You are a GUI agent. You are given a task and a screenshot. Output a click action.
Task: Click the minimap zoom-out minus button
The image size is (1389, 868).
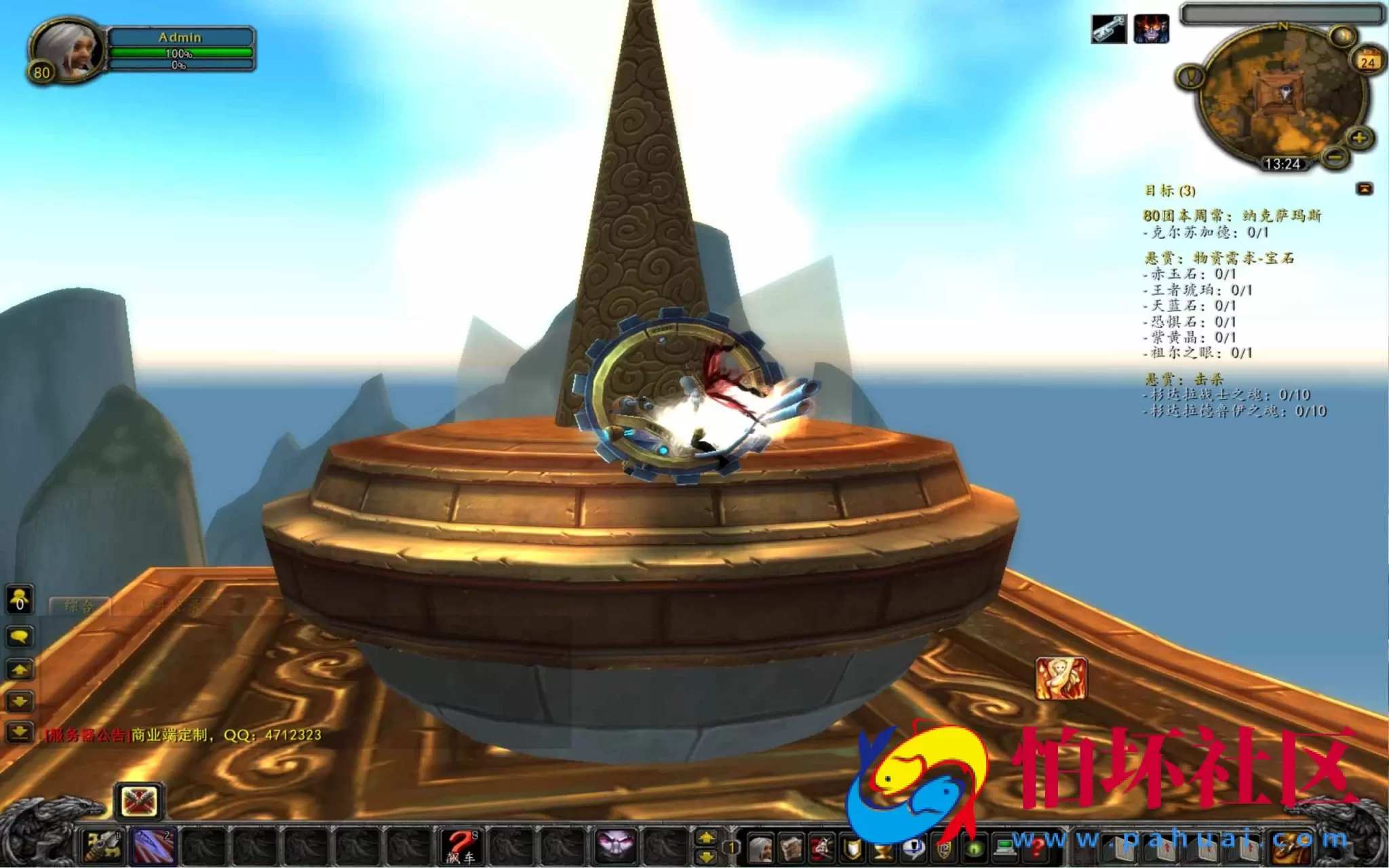(1334, 159)
